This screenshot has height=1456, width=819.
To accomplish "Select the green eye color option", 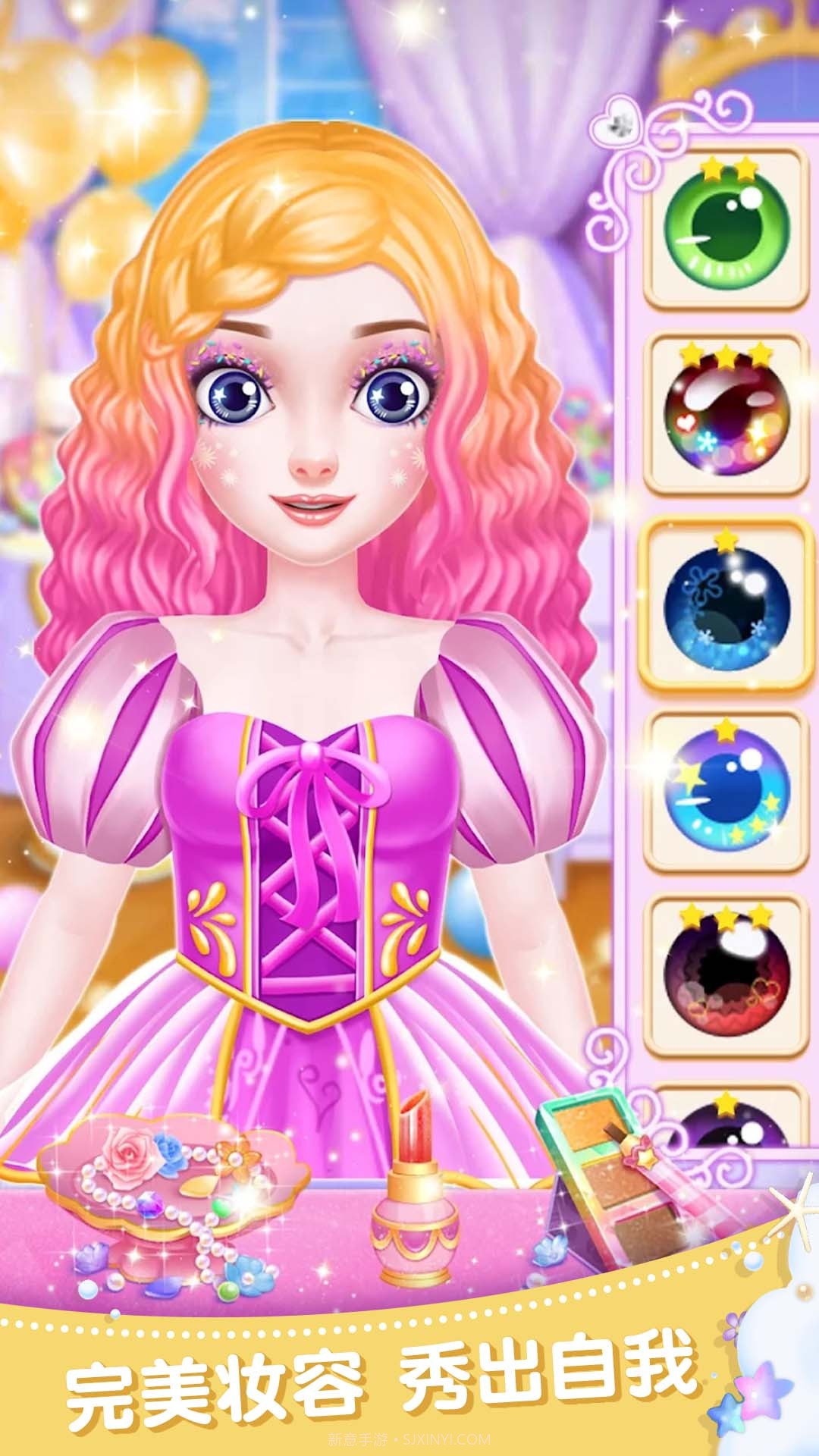I will click(726, 230).
